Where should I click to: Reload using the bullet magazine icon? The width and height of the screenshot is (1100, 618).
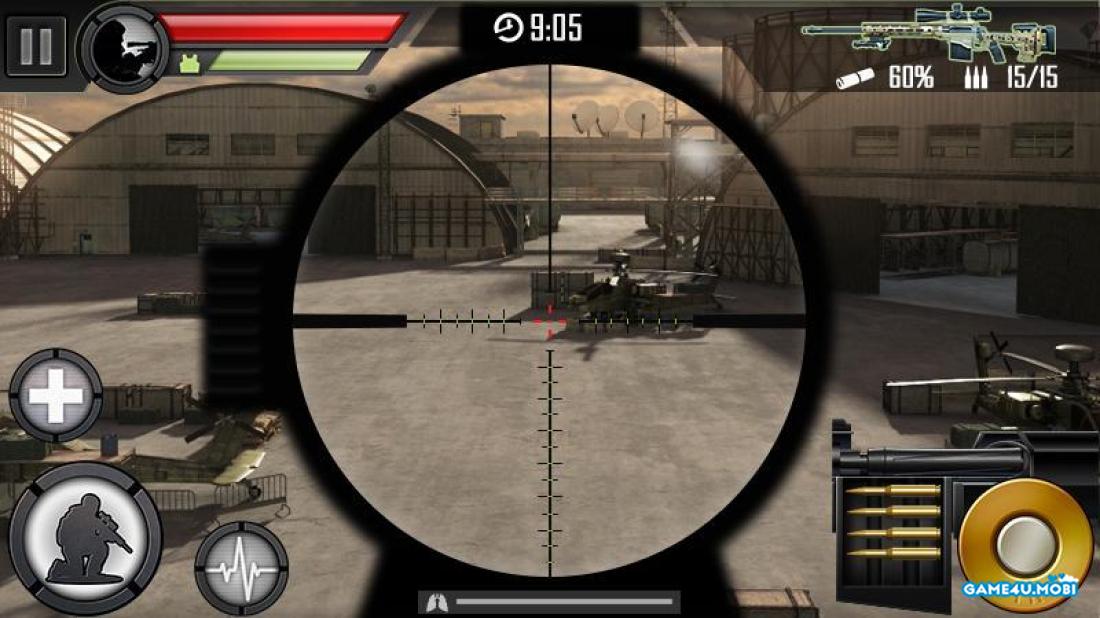pyautogui.click(x=895, y=519)
